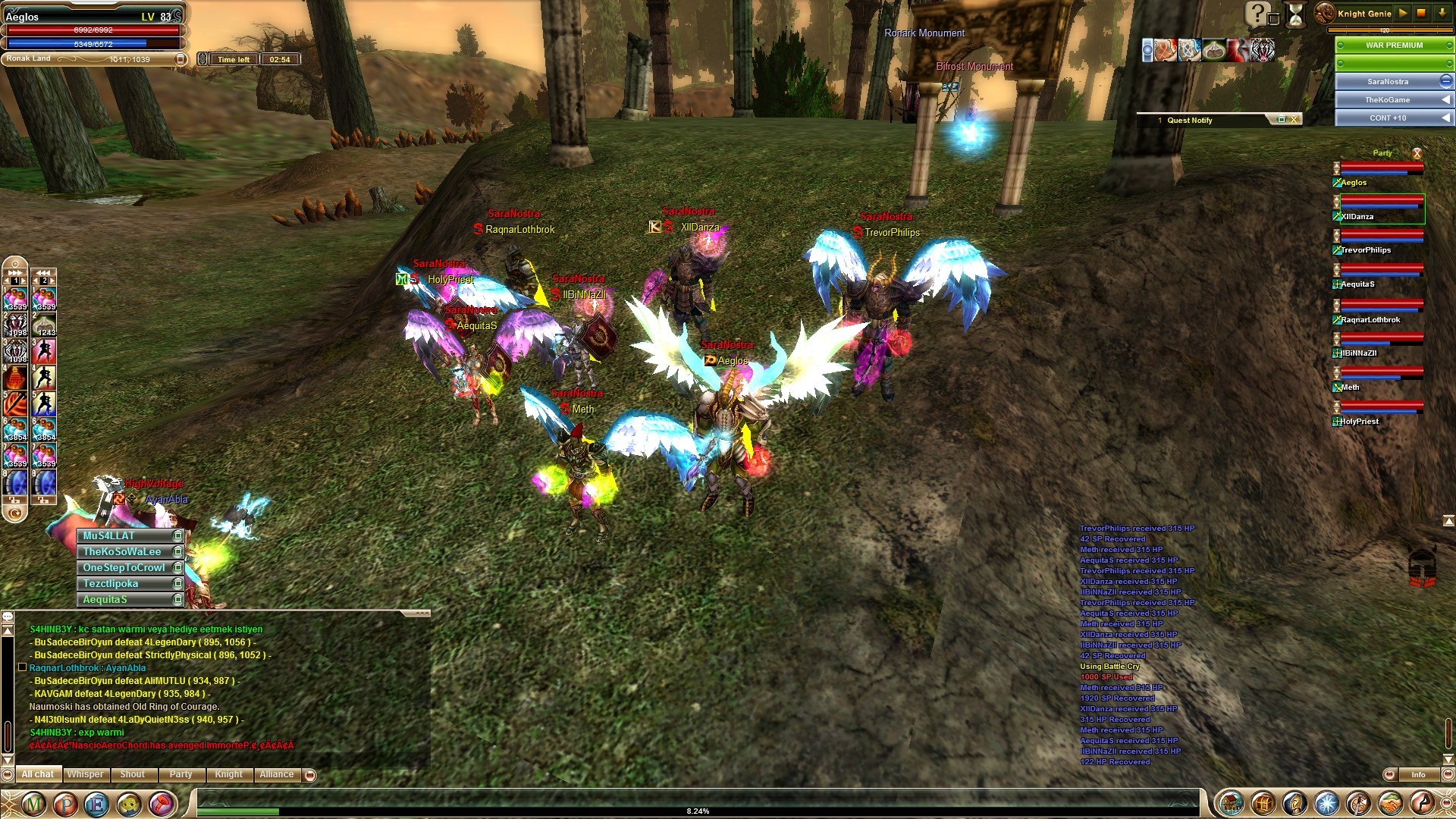Screen dimensions: 1456x819
Task: Expand the TheKoGame panel
Action: 1445,99
